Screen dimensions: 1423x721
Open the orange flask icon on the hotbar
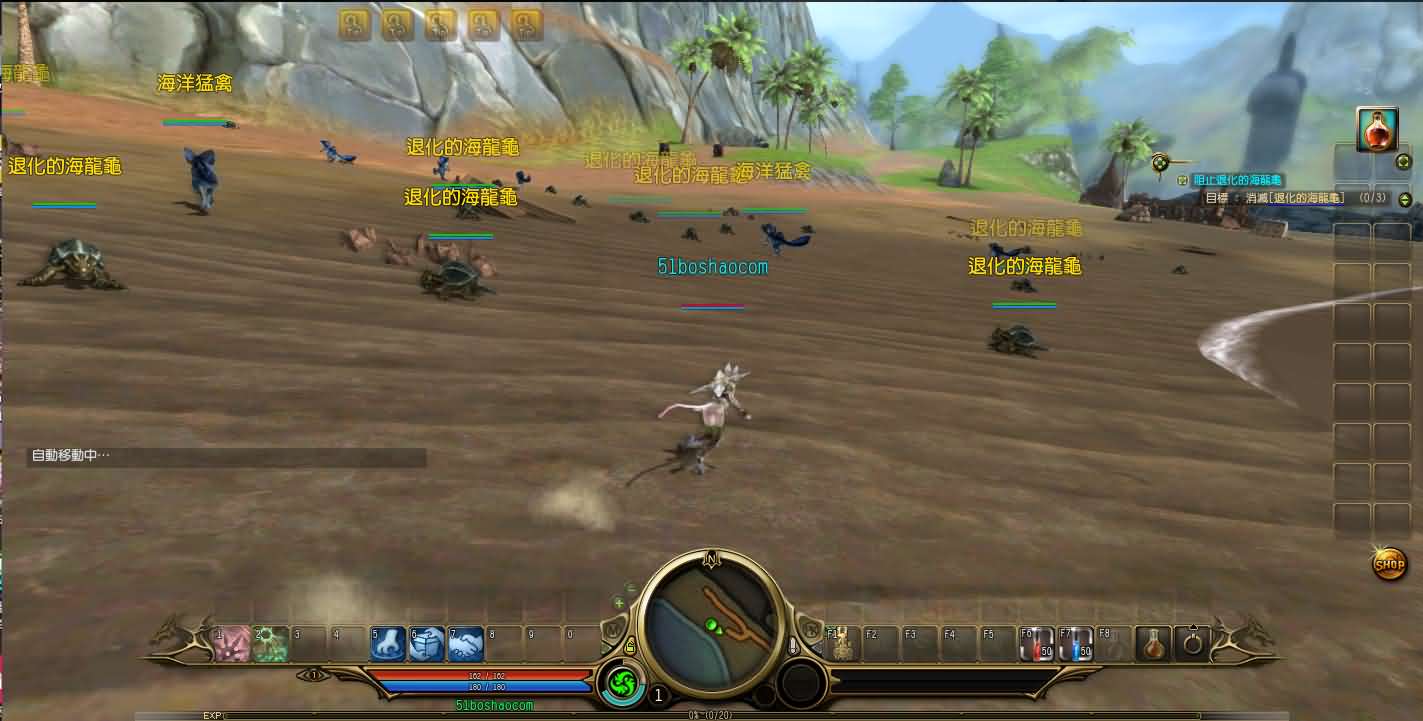1154,644
